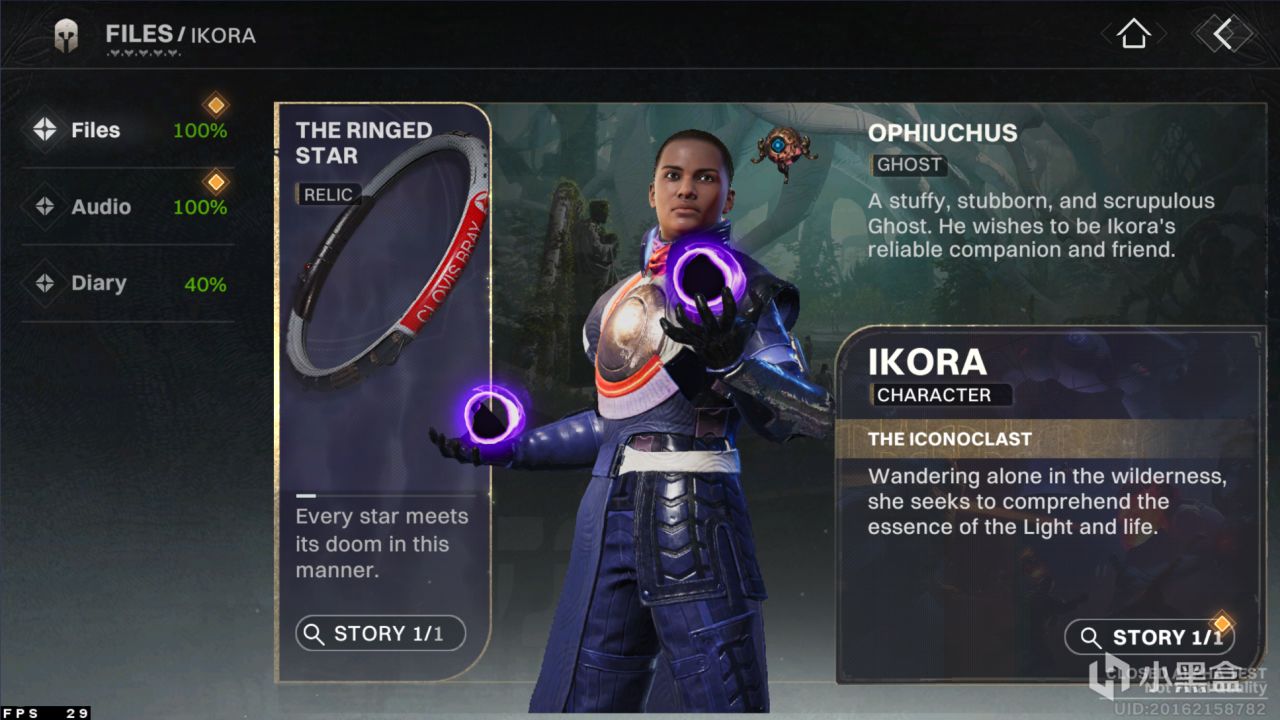
Task: View Ikora's character story
Action: pyautogui.click(x=1149, y=637)
